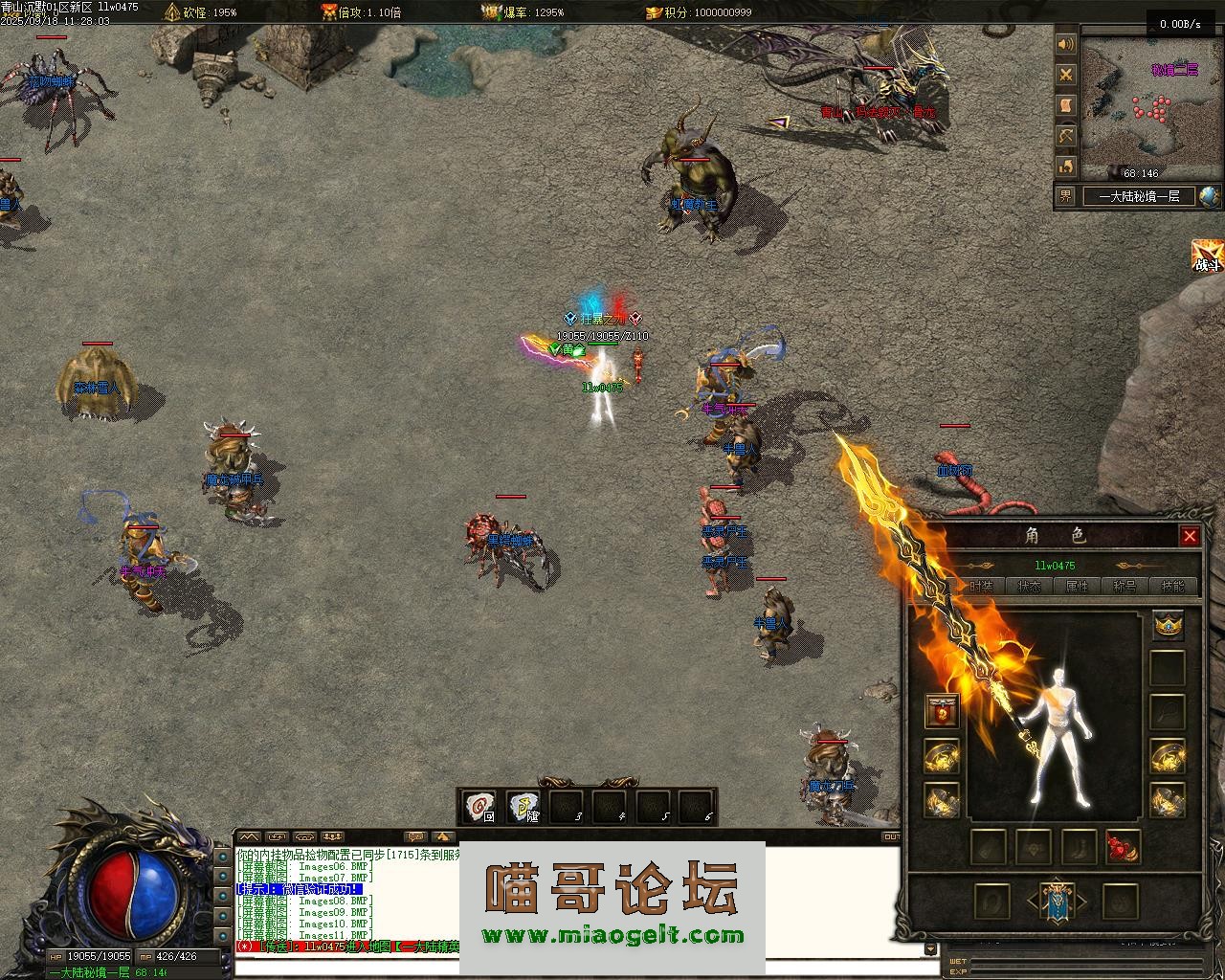The width and height of the screenshot is (1225, 980).
Task: Select the red medal equipment slot
Action: (943, 712)
